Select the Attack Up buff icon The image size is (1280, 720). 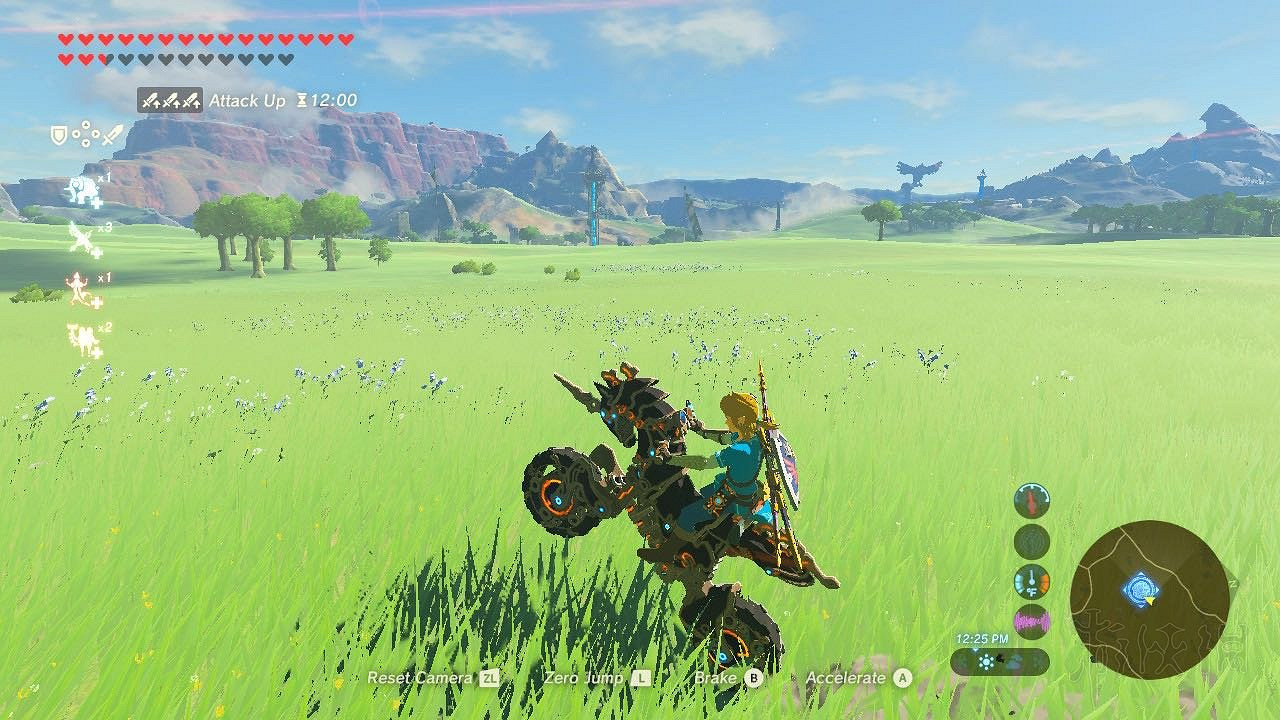(170, 100)
